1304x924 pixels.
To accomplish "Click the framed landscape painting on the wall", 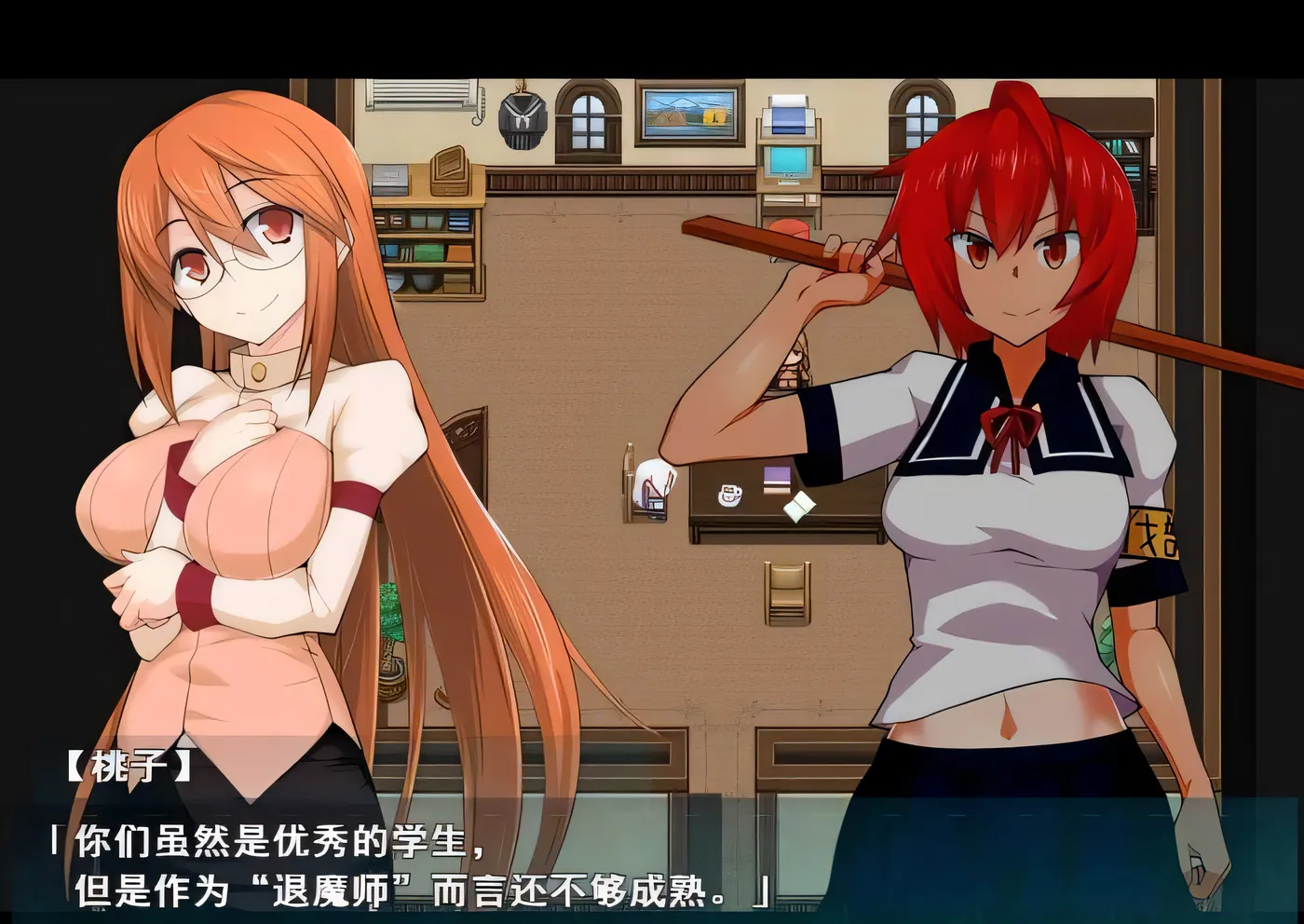I will click(689, 115).
